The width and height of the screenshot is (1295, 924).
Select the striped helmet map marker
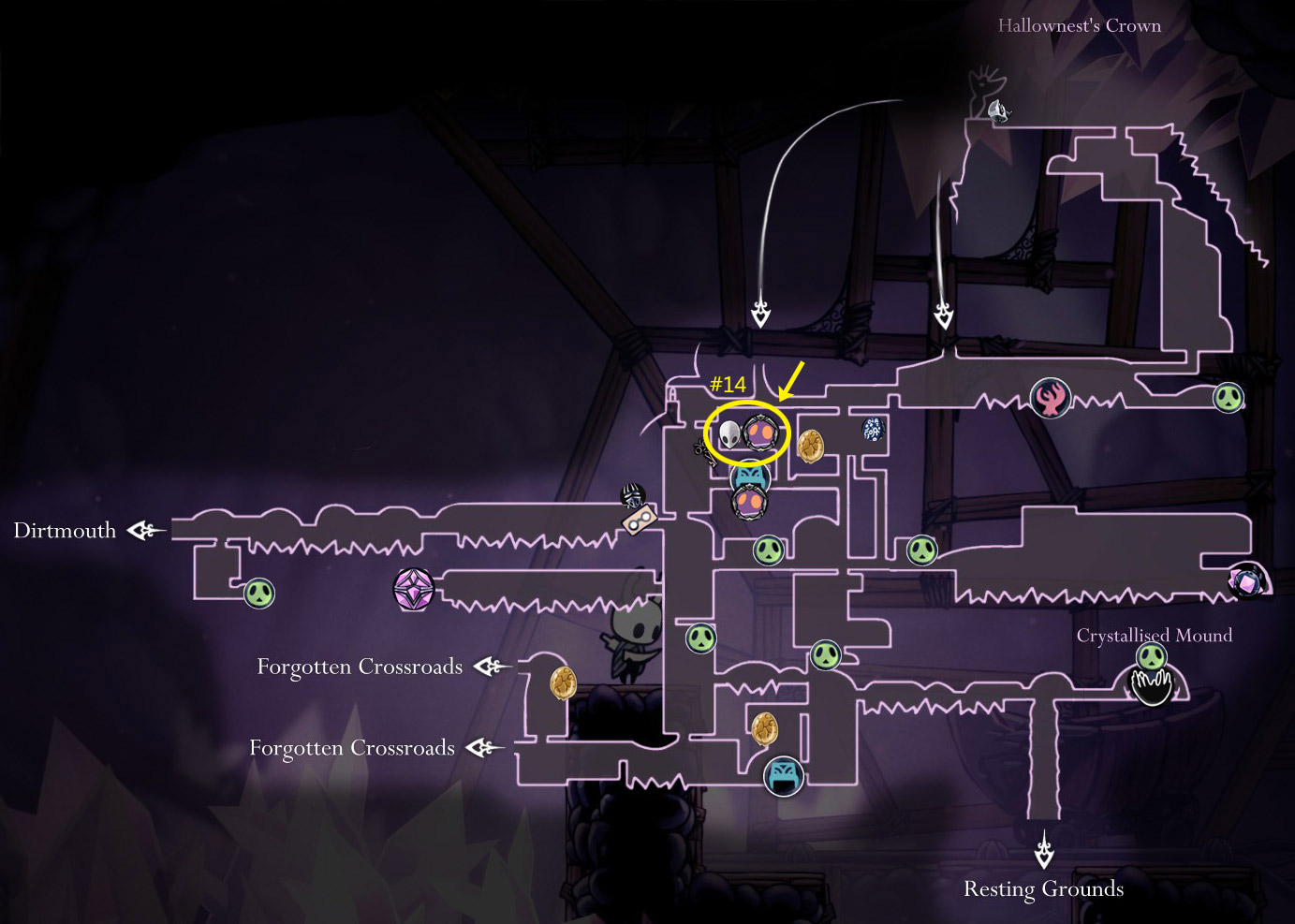[633, 494]
